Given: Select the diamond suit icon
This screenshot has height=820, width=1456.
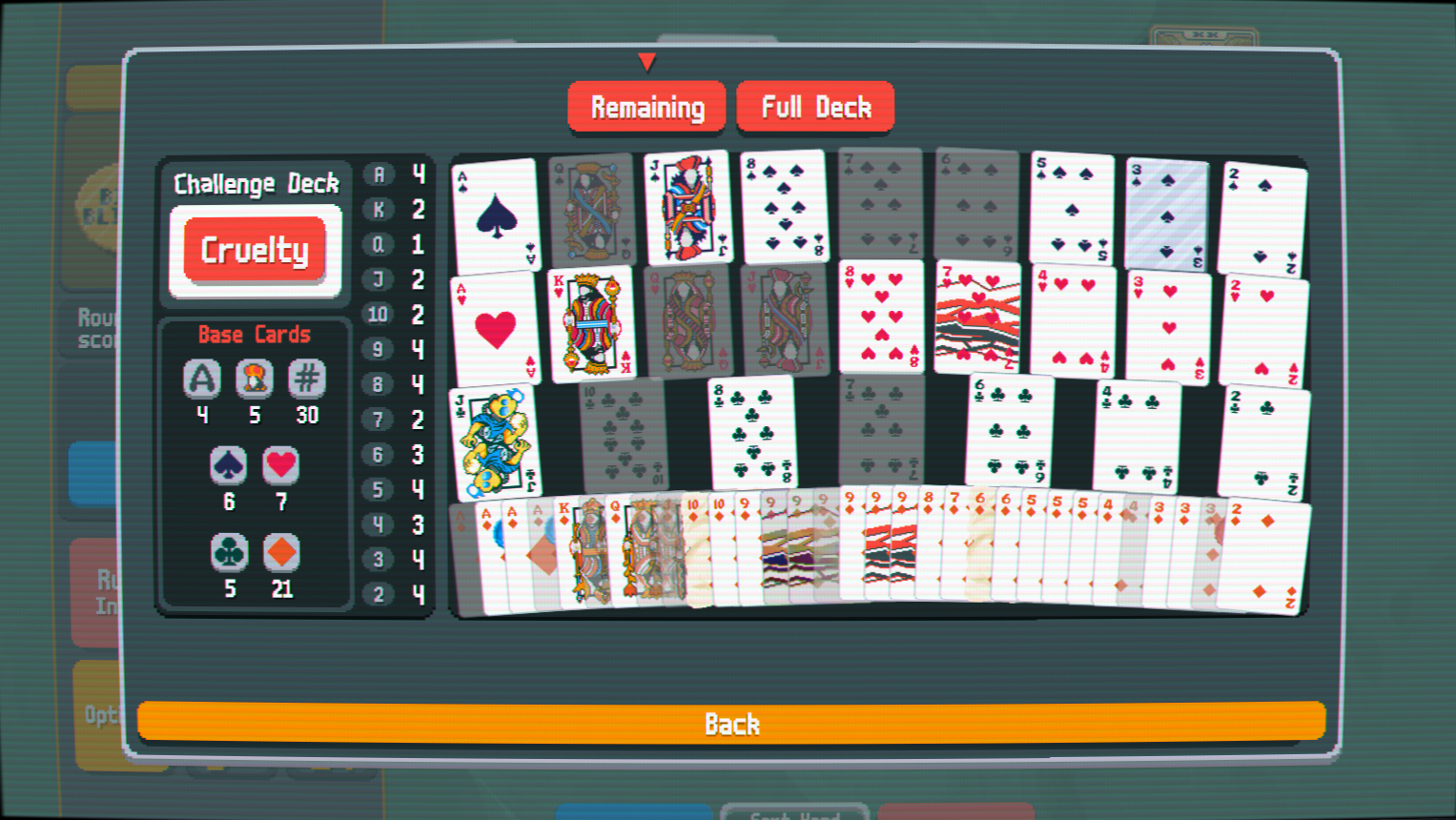Looking at the screenshot, I should point(280,553).
